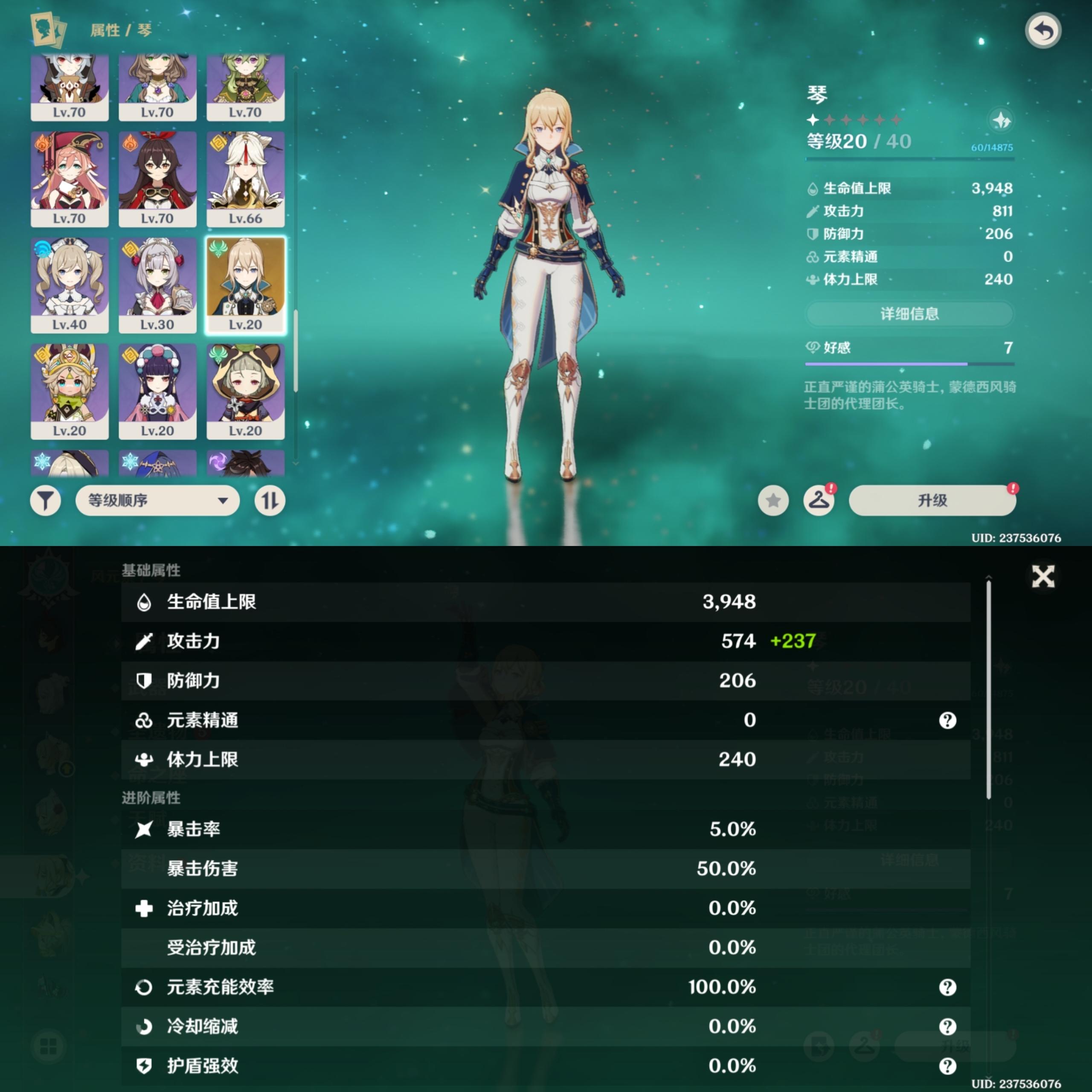Screen dimensions: 1092x1092
Task: Select the Lv.40 Barbara portrait
Action: [70, 283]
